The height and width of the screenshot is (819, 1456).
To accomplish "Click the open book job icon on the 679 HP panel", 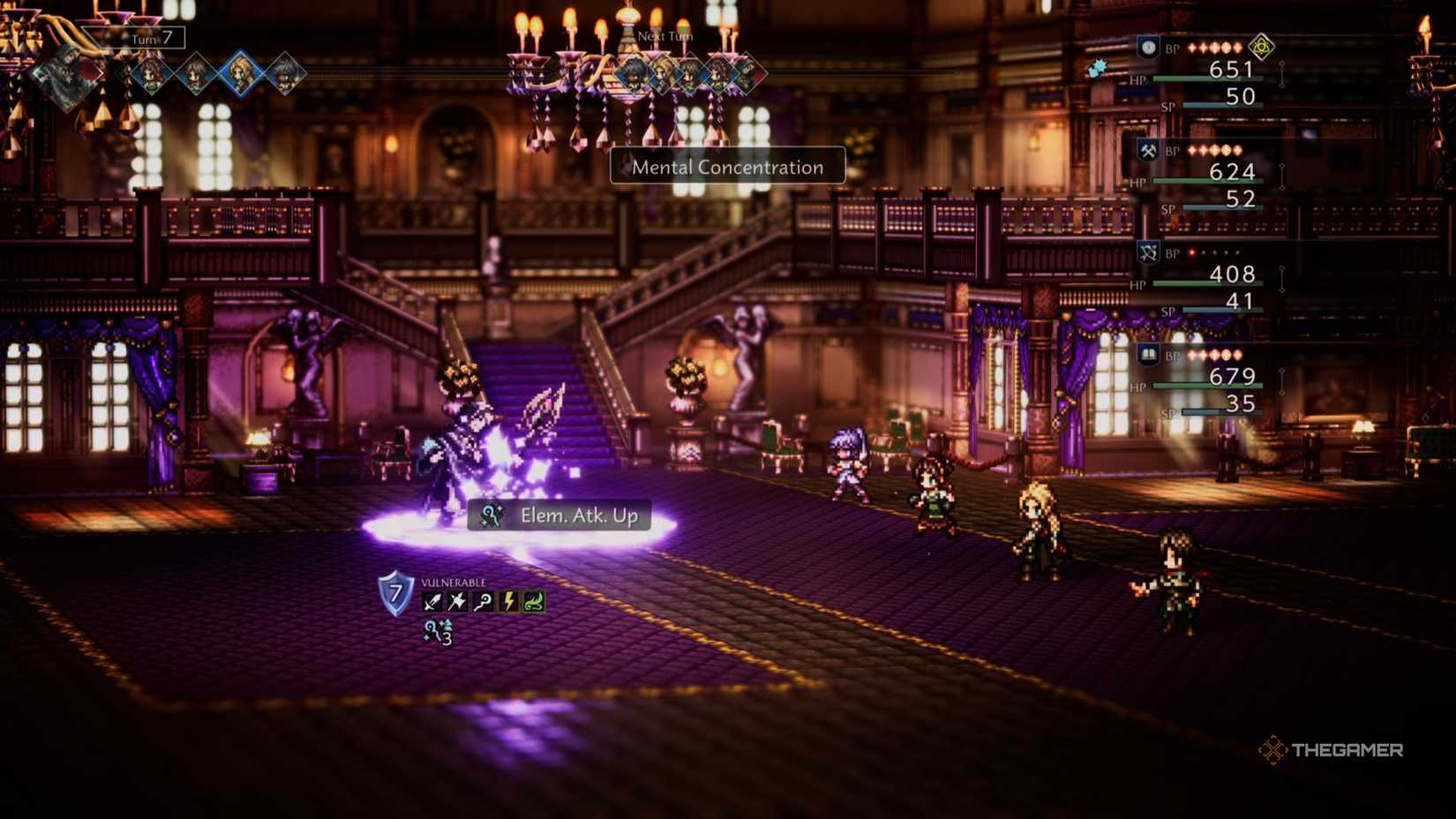I will click(x=1148, y=353).
